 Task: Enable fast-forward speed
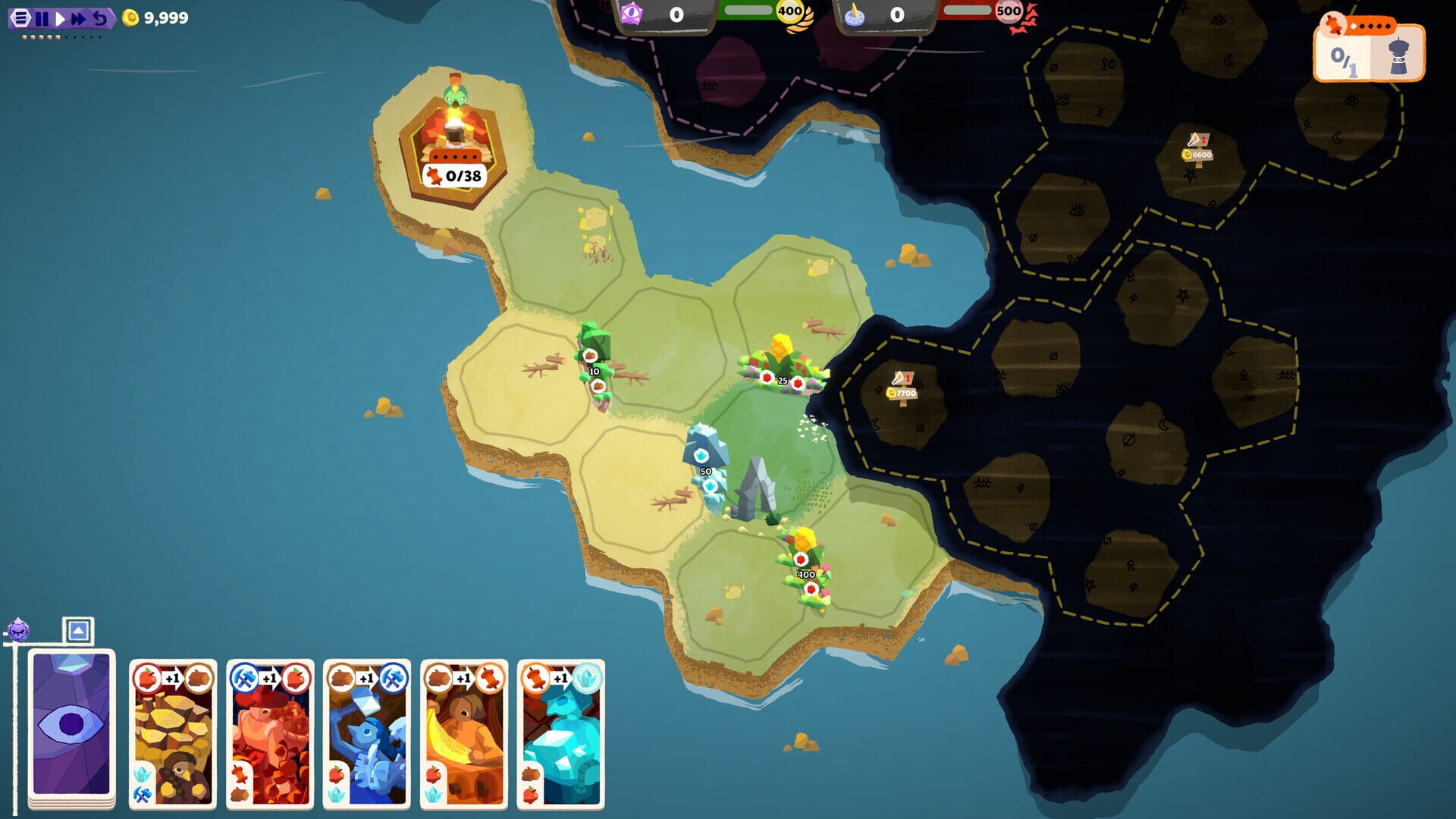pos(77,18)
